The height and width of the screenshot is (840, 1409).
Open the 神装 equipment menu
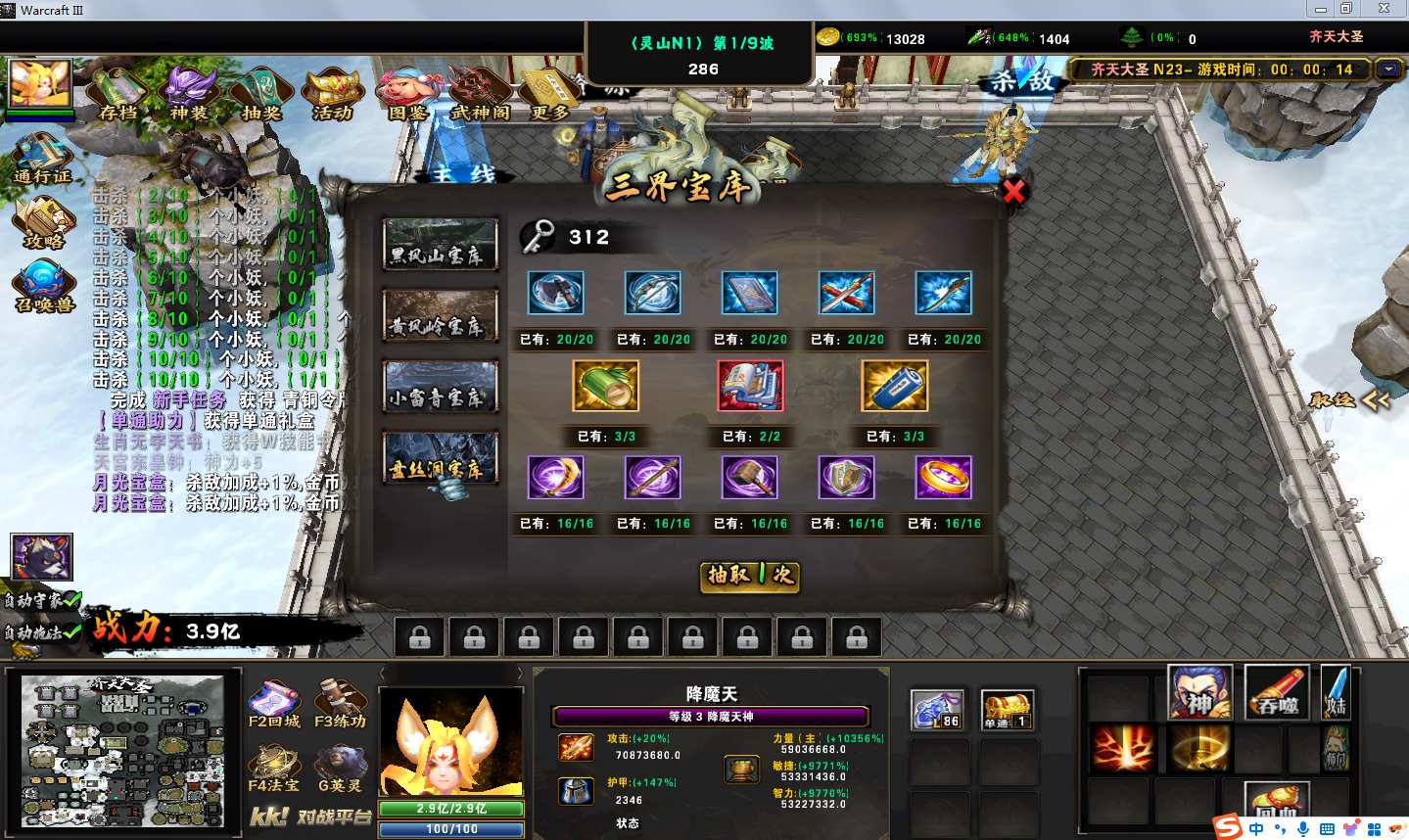pyautogui.click(x=189, y=93)
